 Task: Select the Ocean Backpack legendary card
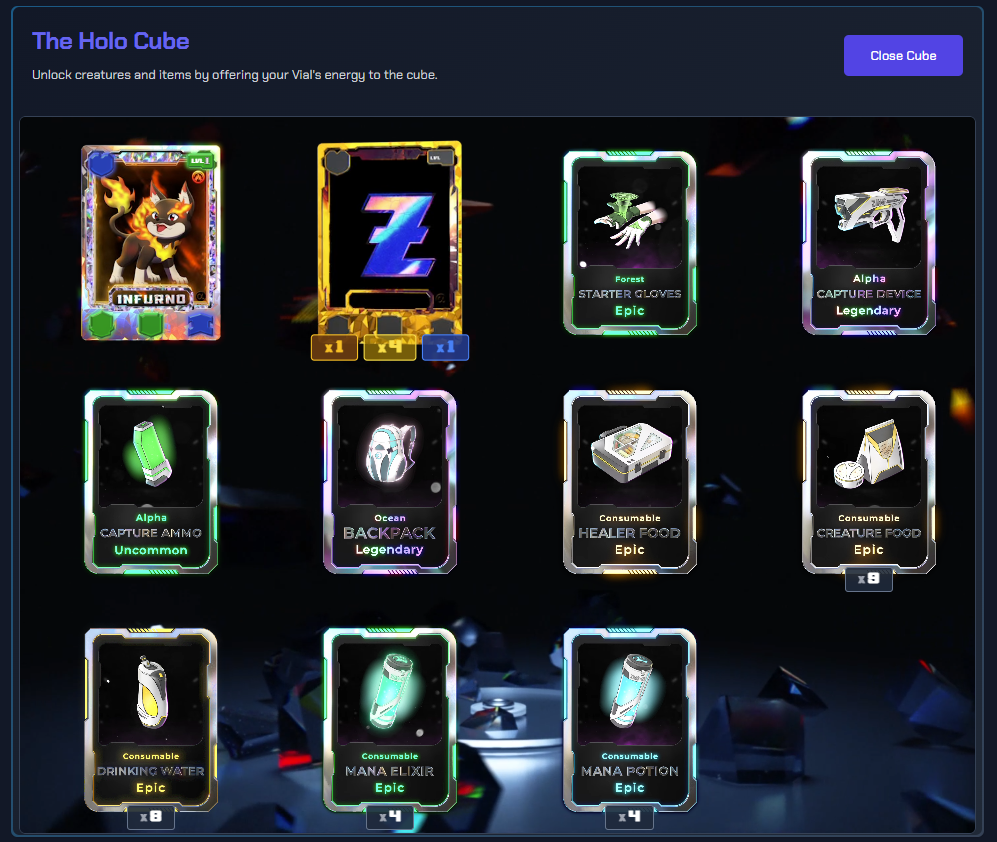point(390,481)
